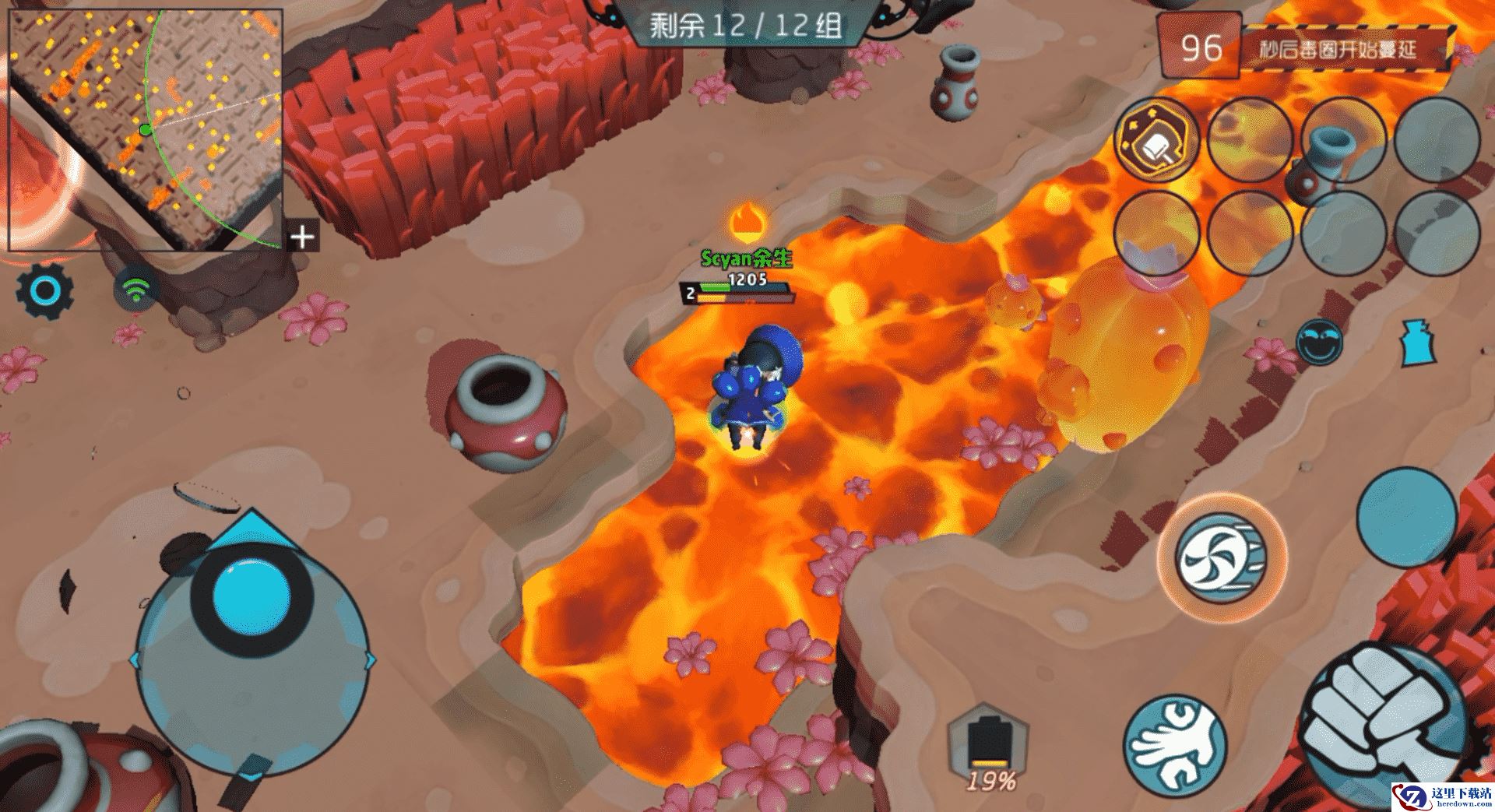This screenshot has width=1495, height=812.
Task: Tap the plain blue circle skill button
Action: click(x=1406, y=516)
